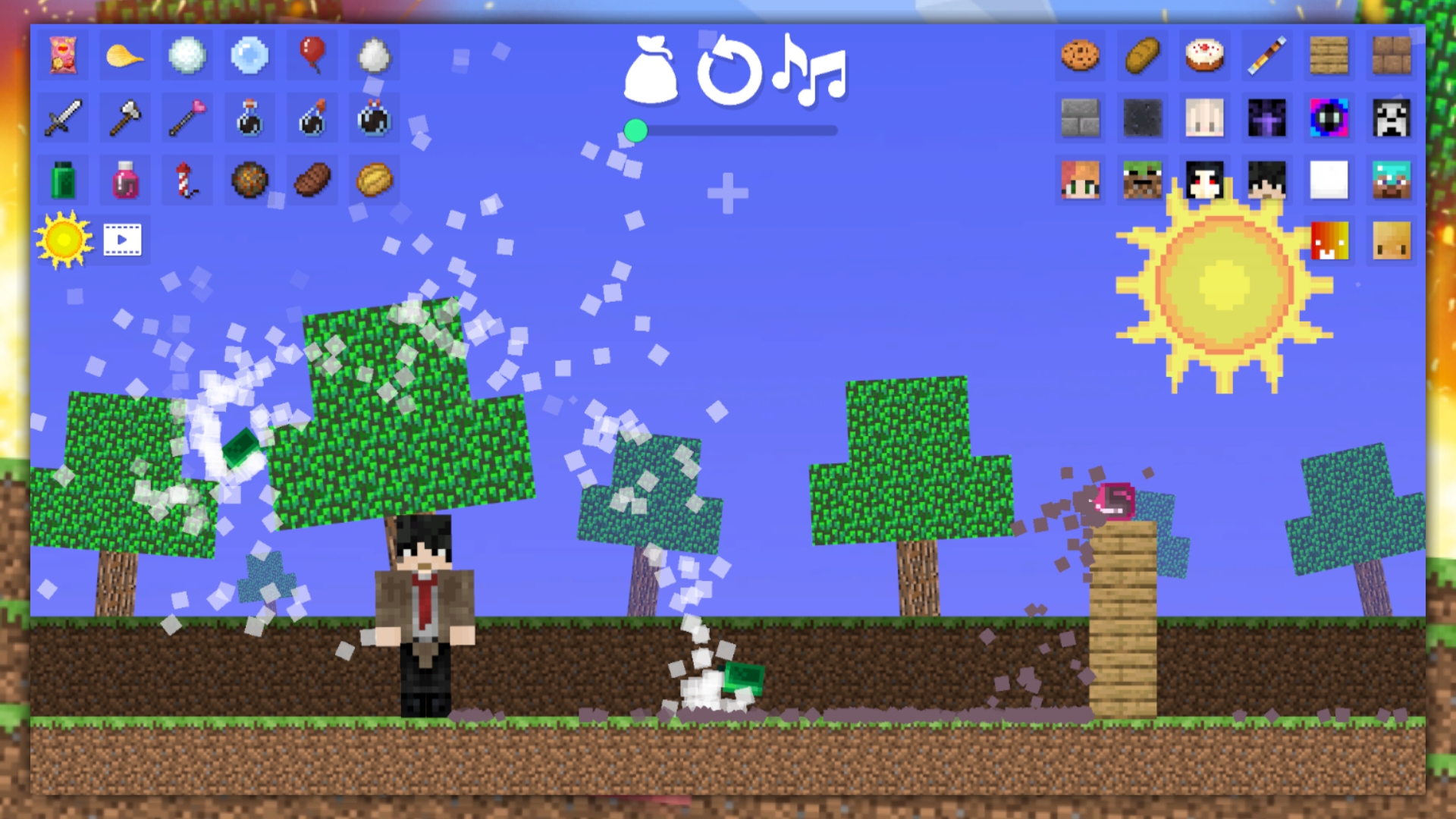Select the splash potion item

[x=311, y=118]
